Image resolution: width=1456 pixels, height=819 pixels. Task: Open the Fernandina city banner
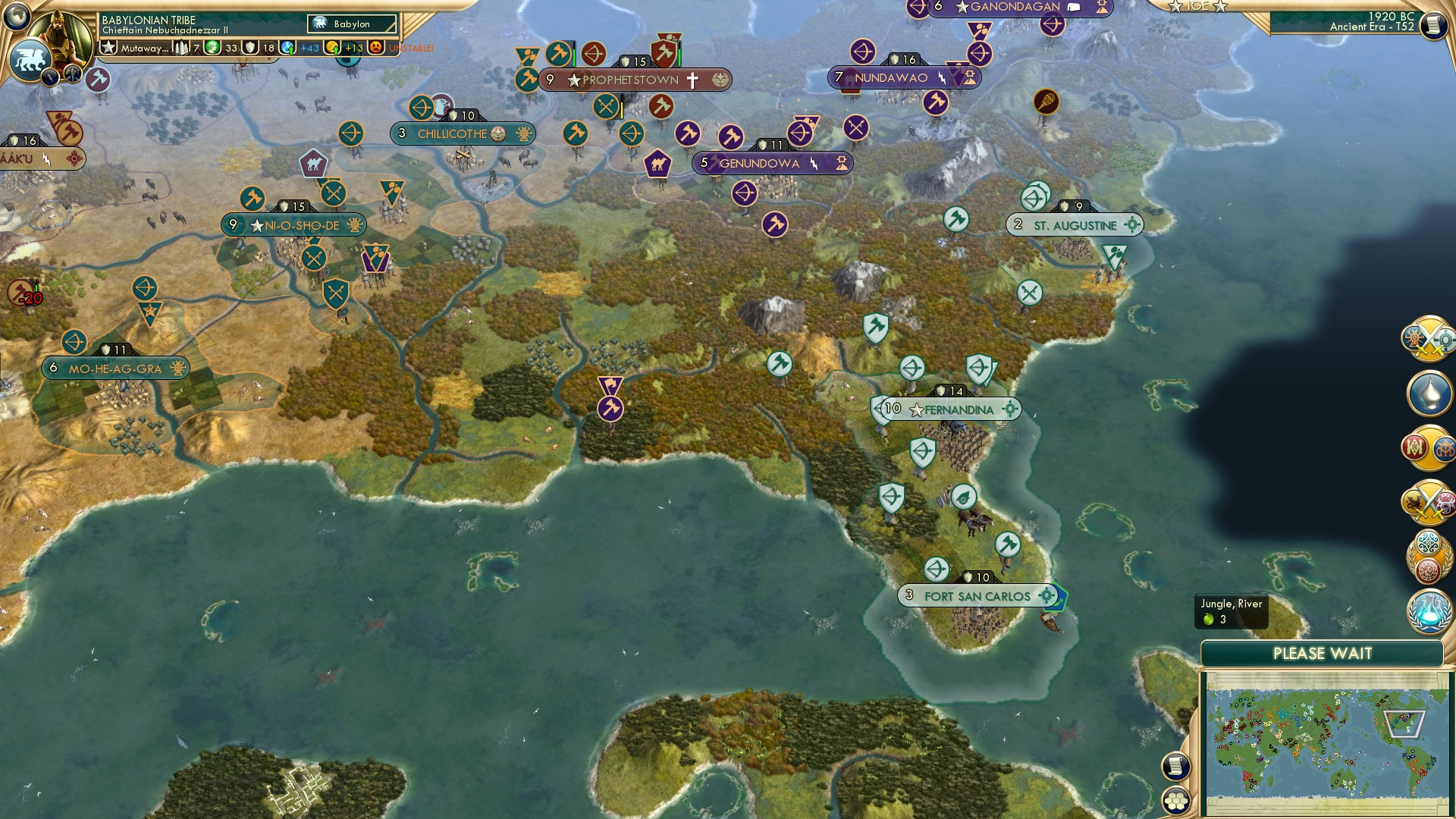(x=947, y=409)
